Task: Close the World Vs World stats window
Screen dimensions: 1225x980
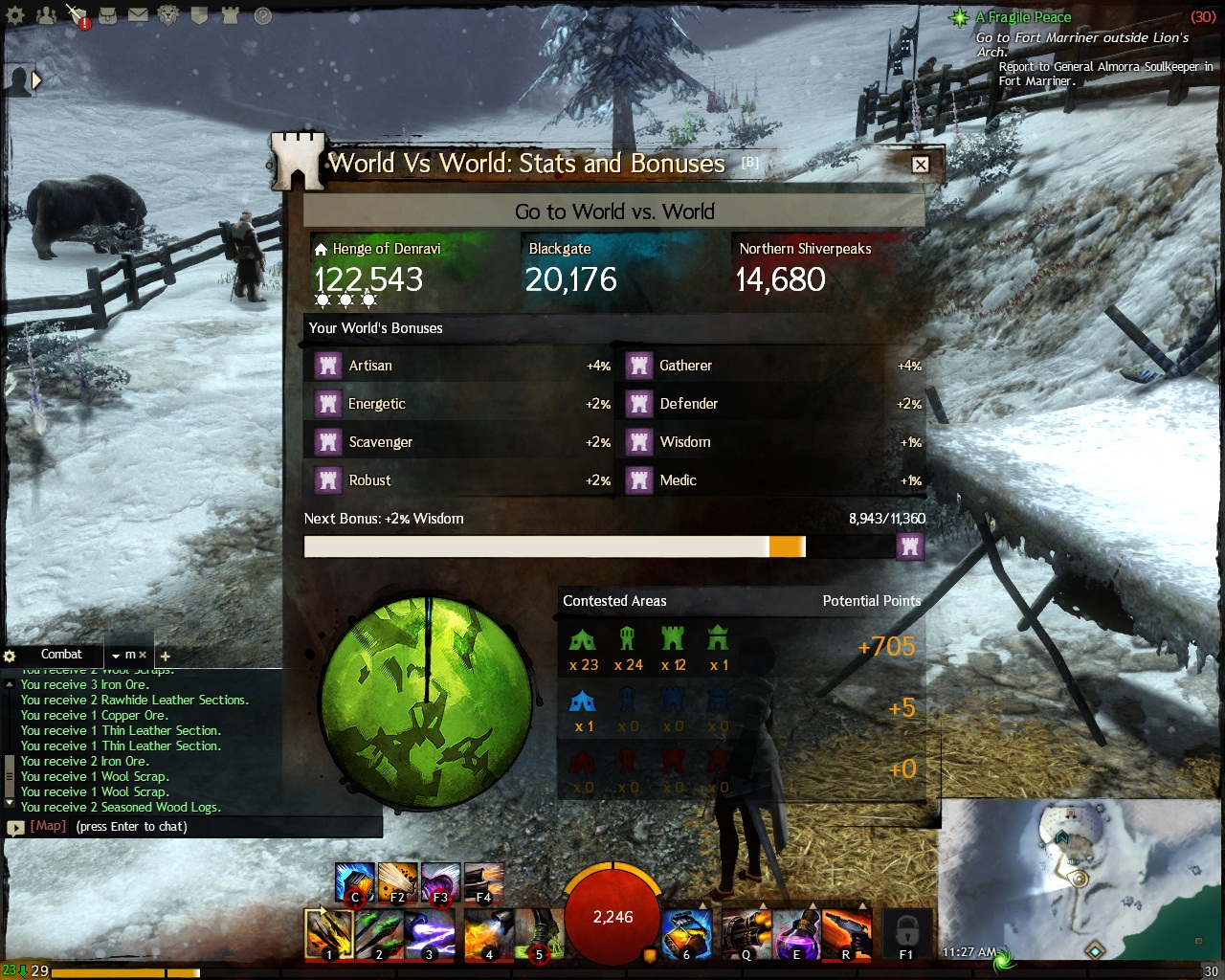Action: (x=920, y=165)
